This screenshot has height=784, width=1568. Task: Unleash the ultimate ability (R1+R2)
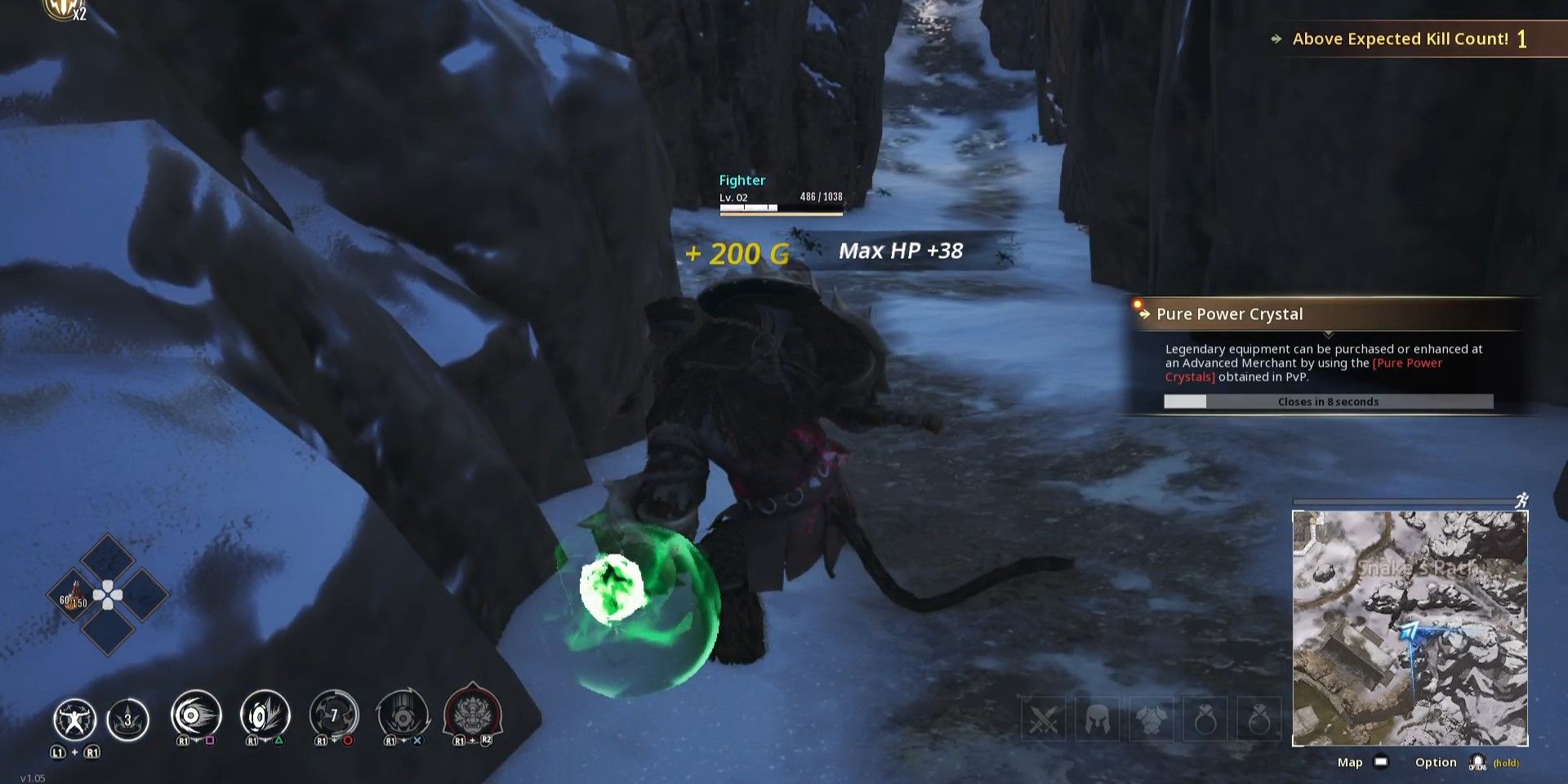tap(470, 715)
